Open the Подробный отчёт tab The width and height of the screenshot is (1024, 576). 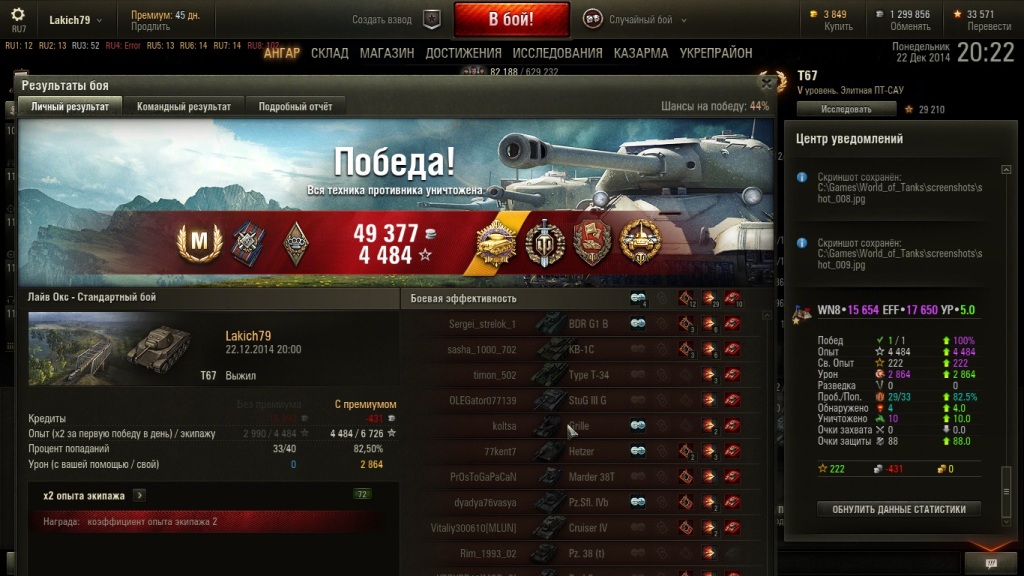point(295,107)
